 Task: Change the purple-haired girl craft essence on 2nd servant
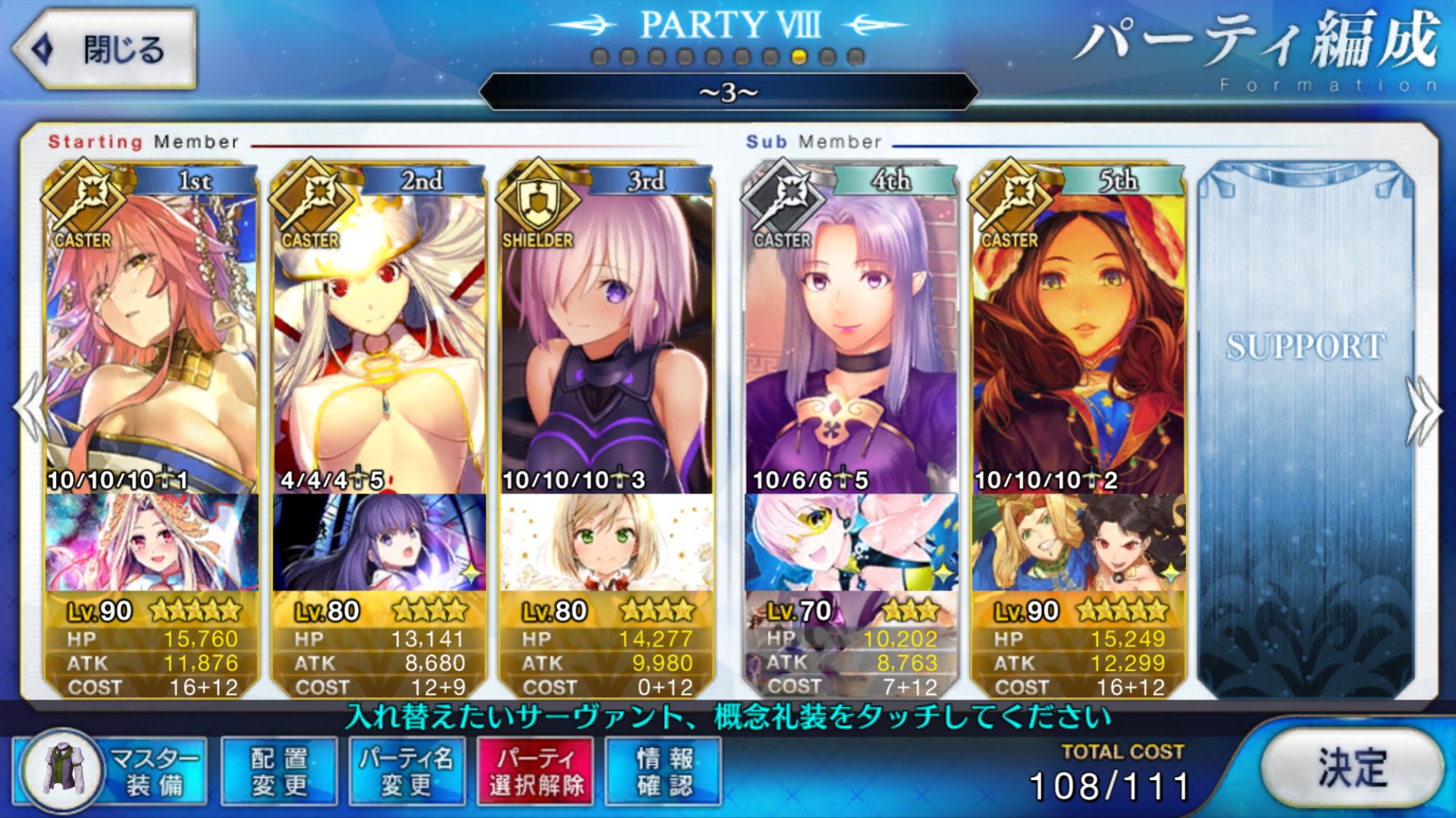(379, 542)
